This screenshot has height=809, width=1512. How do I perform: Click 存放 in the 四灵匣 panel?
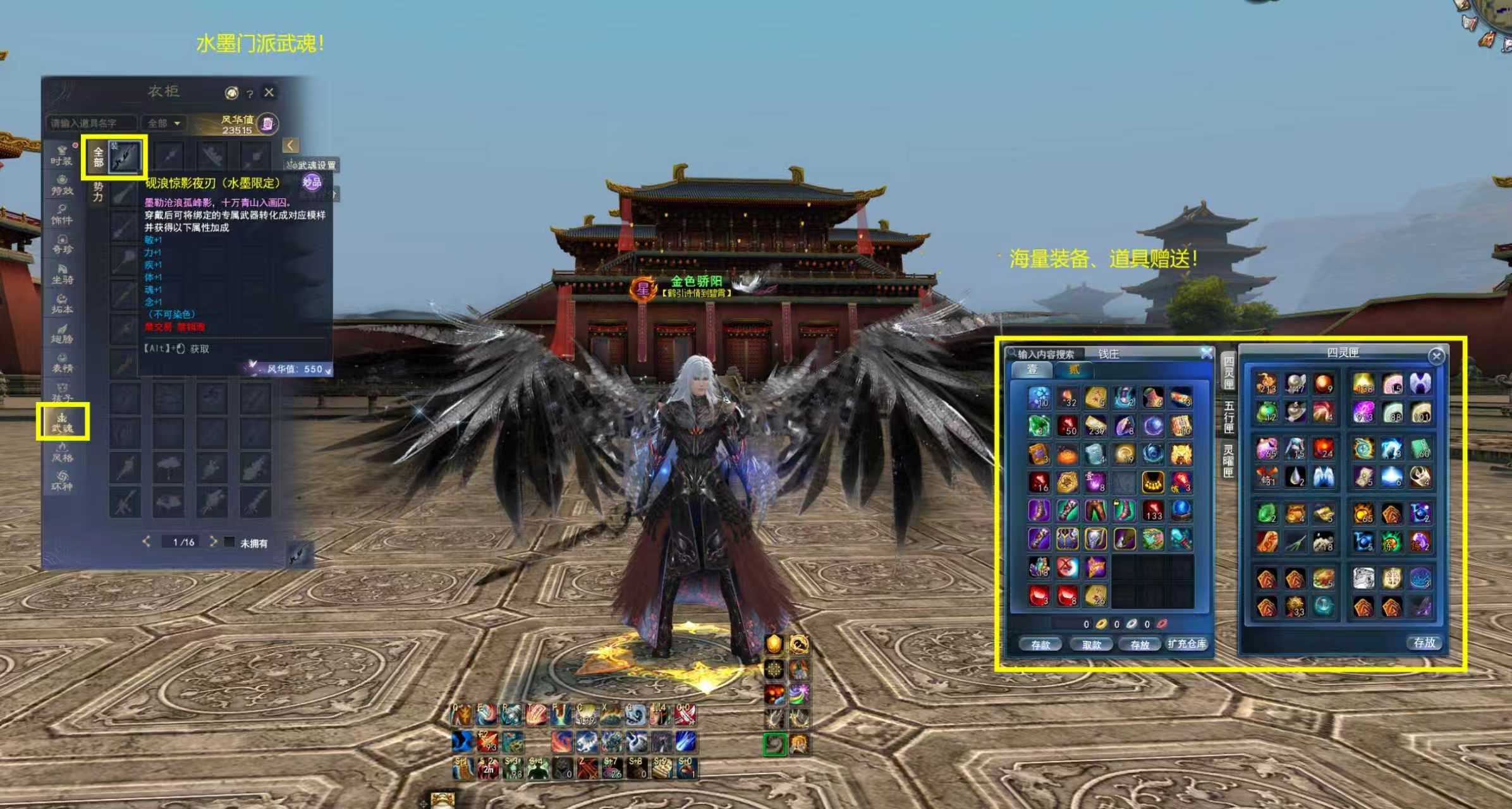(x=1424, y=642)
